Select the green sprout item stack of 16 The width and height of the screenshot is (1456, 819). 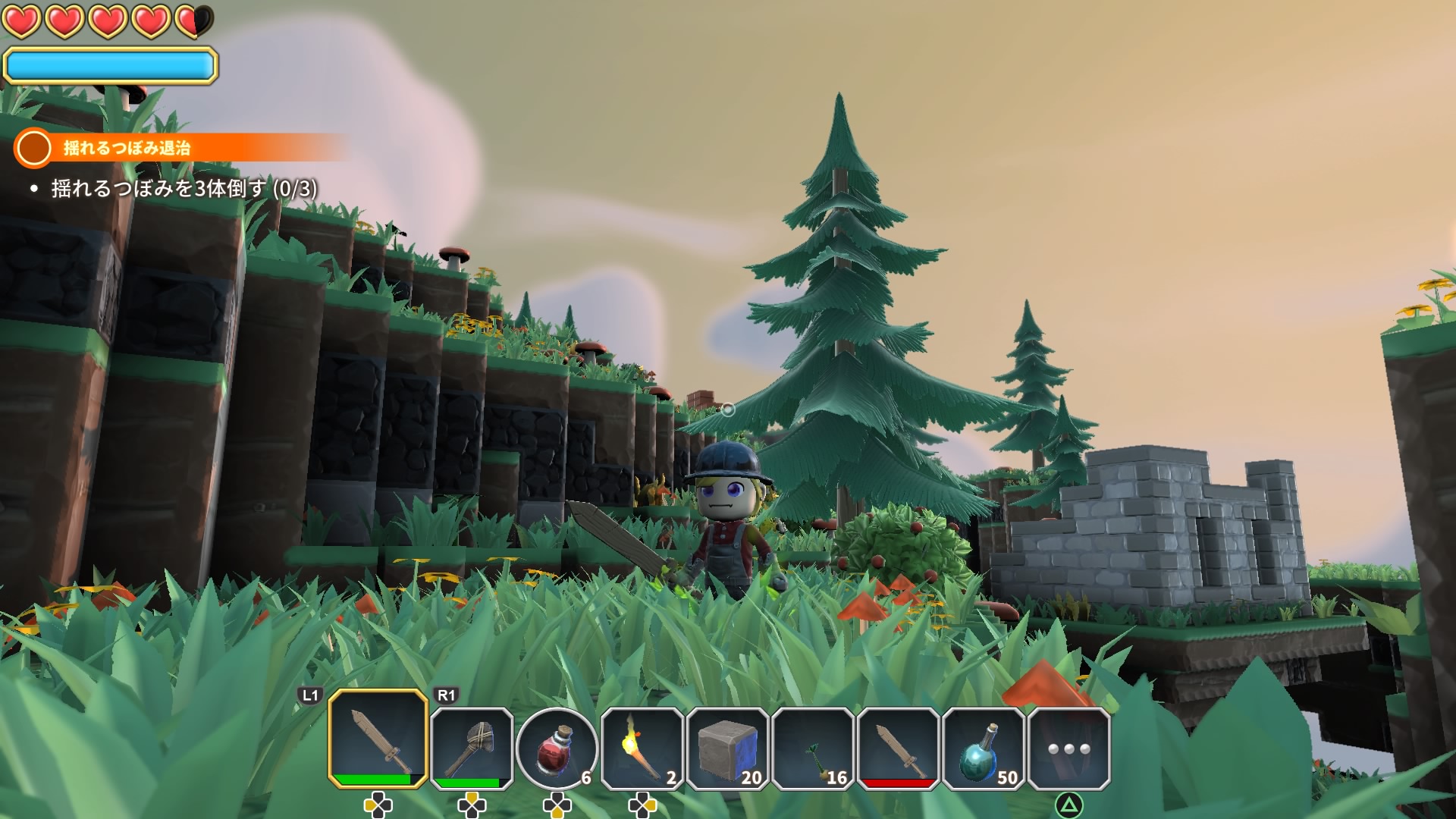tap(814, 748)
